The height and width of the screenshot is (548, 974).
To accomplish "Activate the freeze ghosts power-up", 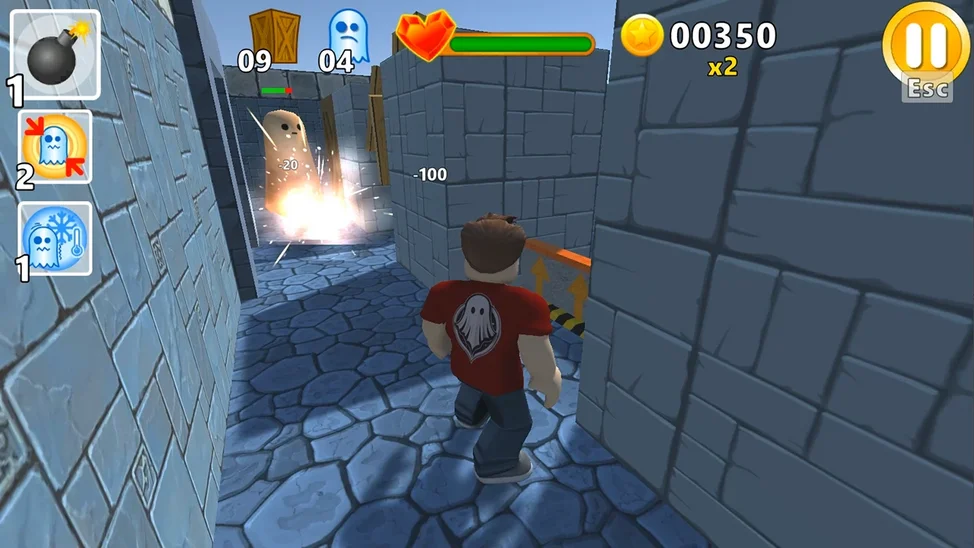I will (56, 240).
